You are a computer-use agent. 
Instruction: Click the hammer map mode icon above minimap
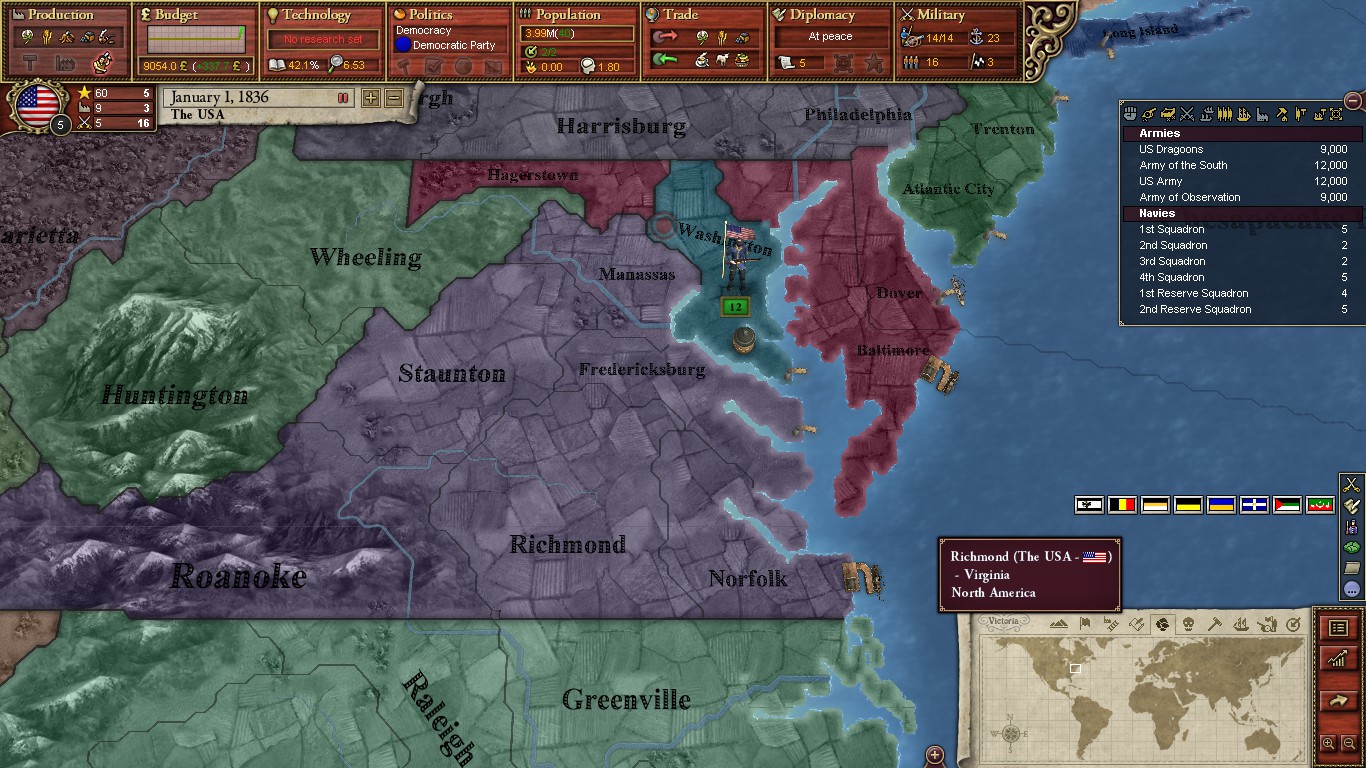click(x=1215, y=624)
